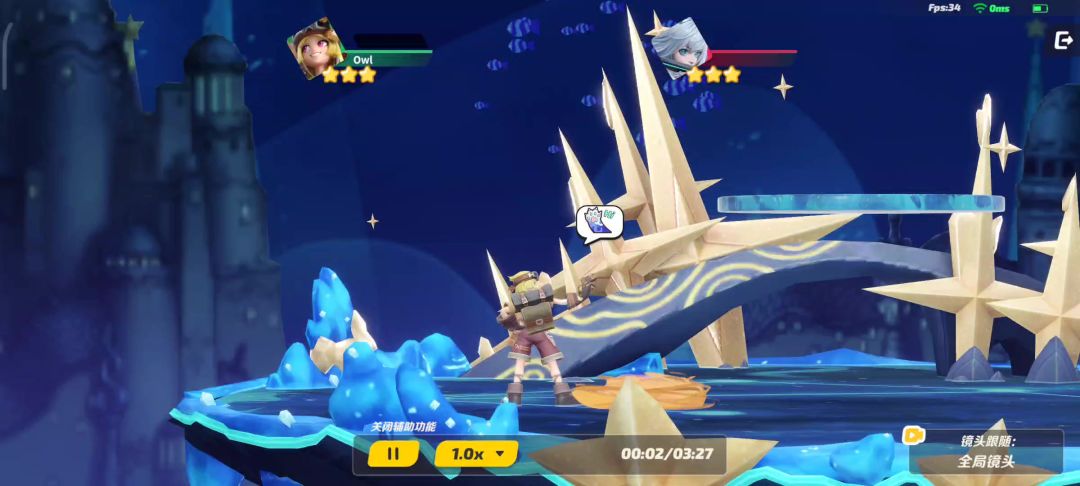
Task: Change the 全局镜头 camera follow mode
Action: pyautogui.click(x=986, y=461)
